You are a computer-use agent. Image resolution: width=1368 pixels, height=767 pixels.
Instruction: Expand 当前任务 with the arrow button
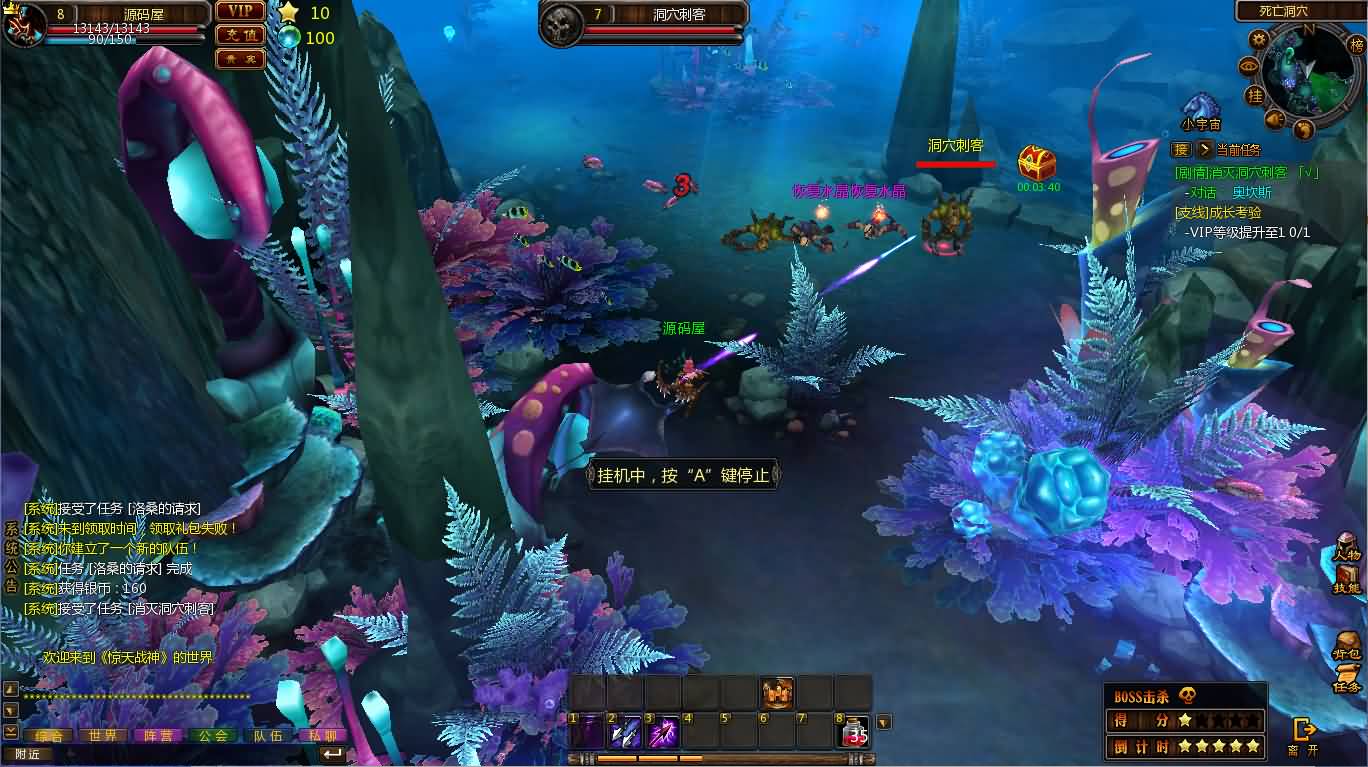click(x=1206, y=150)
